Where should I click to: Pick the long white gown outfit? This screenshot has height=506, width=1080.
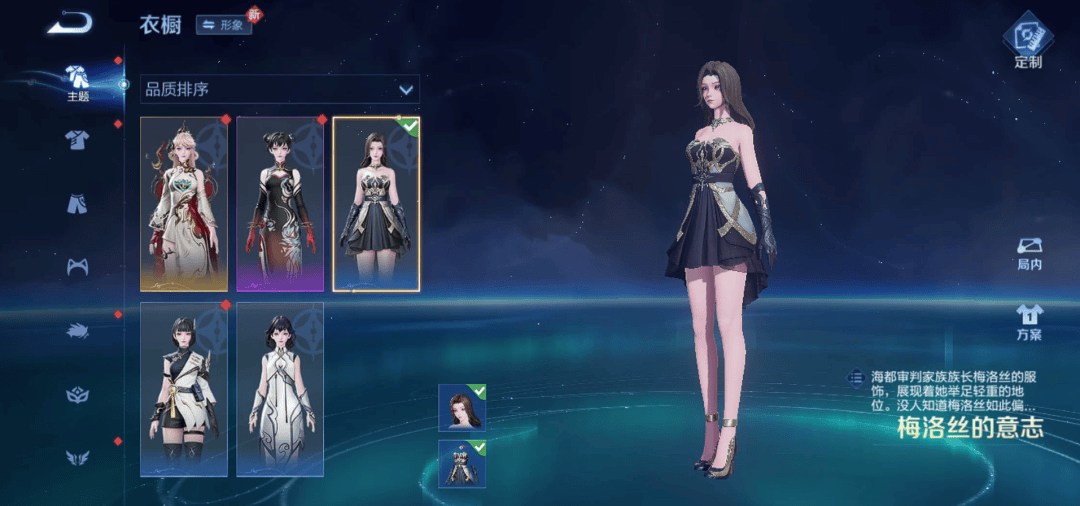point(280,389)
